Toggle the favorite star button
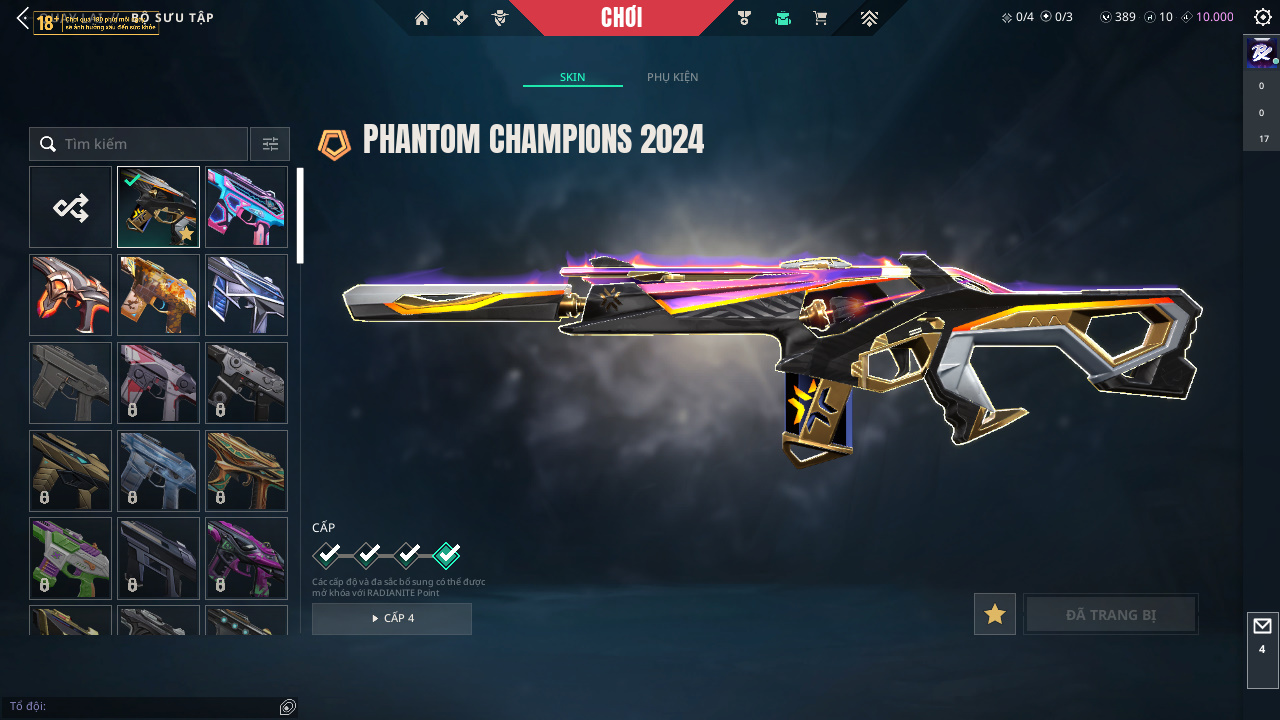Viewport: 1280px width, 720px height. (995, 614)
